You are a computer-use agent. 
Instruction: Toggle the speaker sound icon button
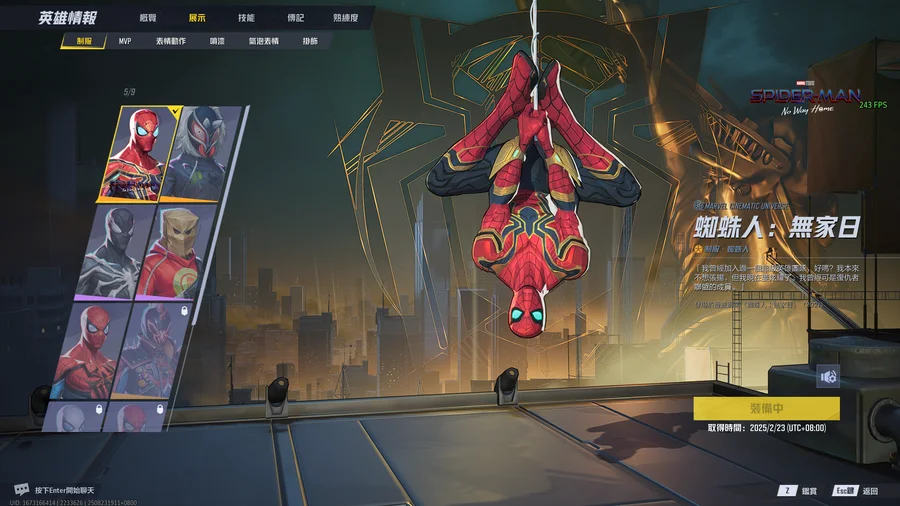click(828, 375)
